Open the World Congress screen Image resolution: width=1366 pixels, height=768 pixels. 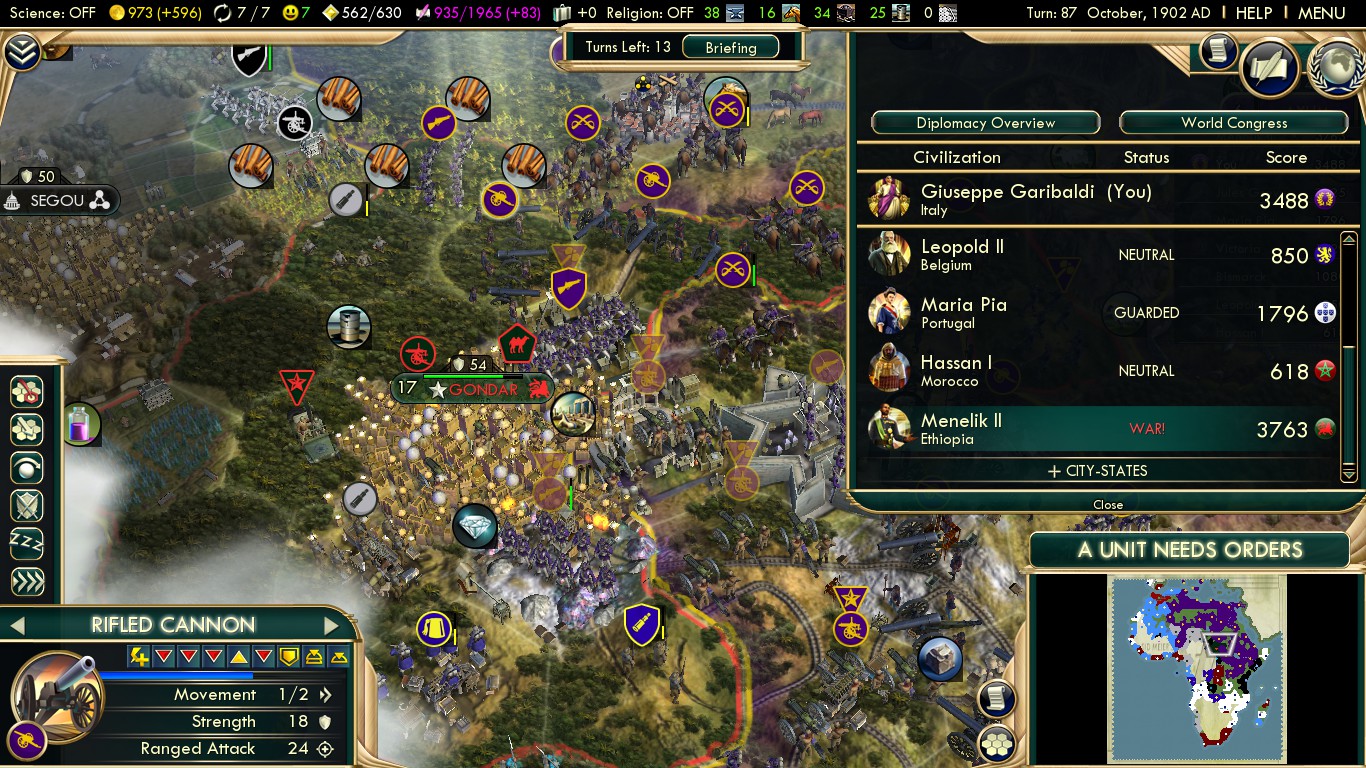(1233, 123)
